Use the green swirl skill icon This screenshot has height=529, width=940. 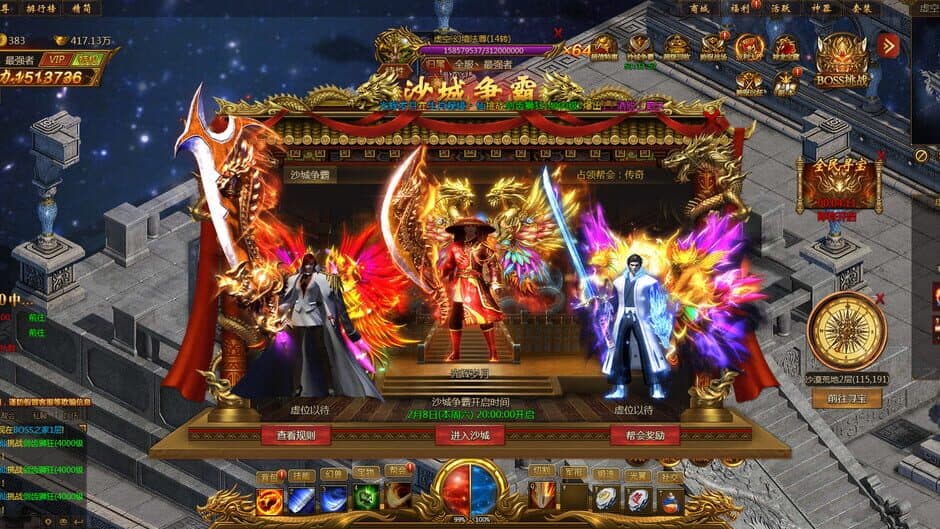(367, 499)
